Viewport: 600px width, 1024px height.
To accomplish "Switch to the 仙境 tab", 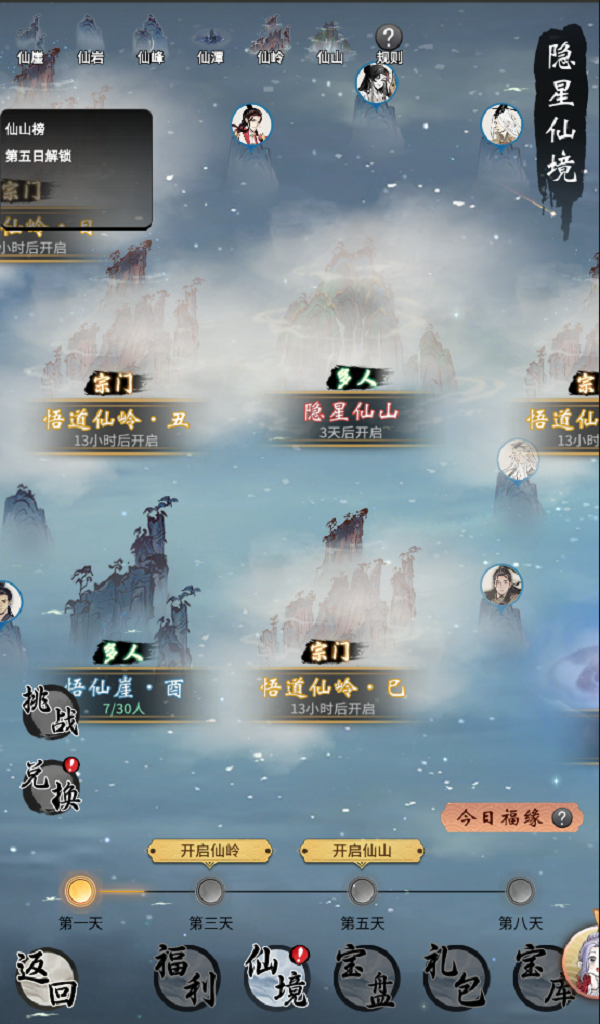I will point(277,977).
